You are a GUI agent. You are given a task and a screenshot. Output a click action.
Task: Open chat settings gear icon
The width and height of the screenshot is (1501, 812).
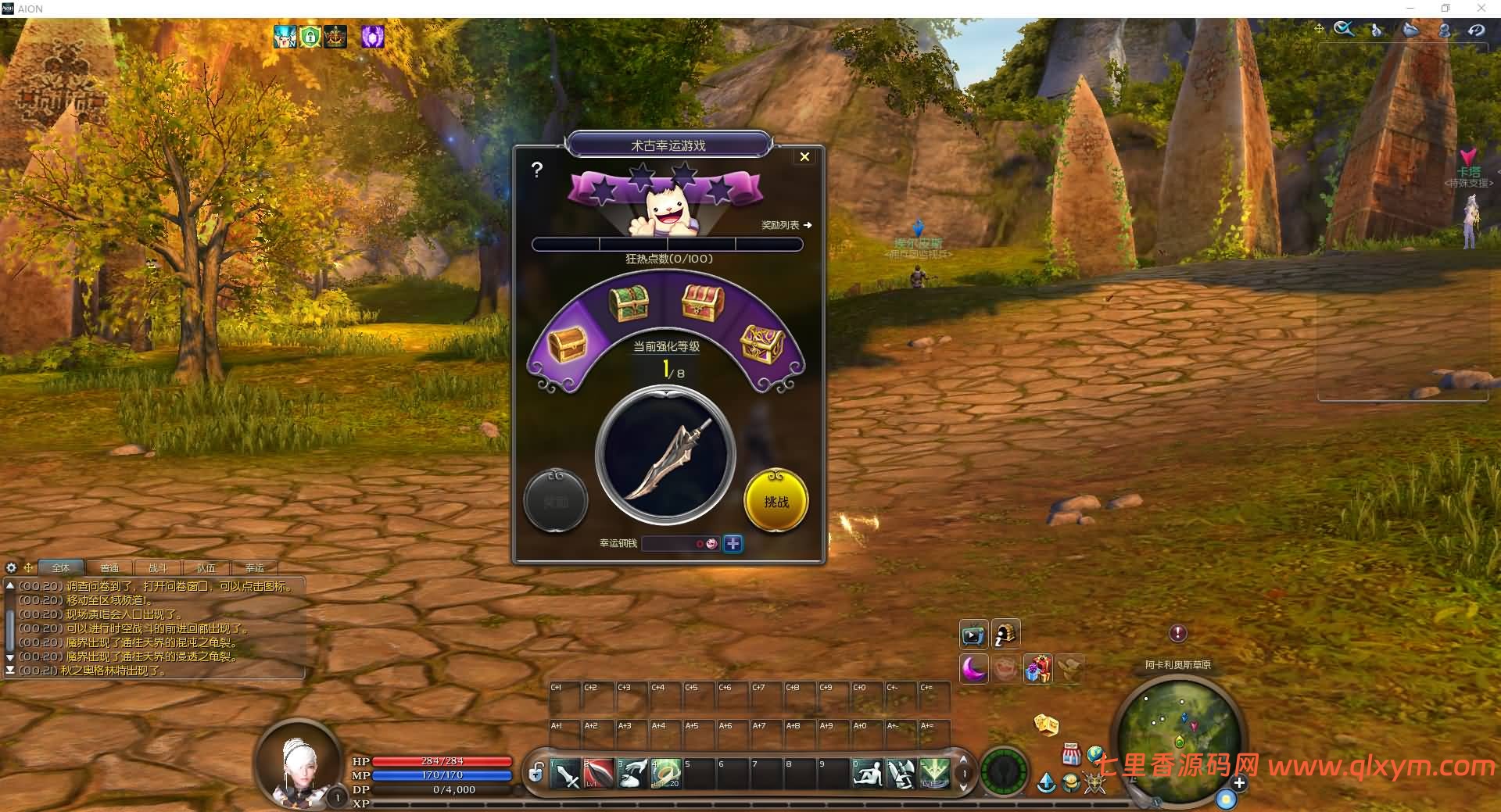(11, 567)
